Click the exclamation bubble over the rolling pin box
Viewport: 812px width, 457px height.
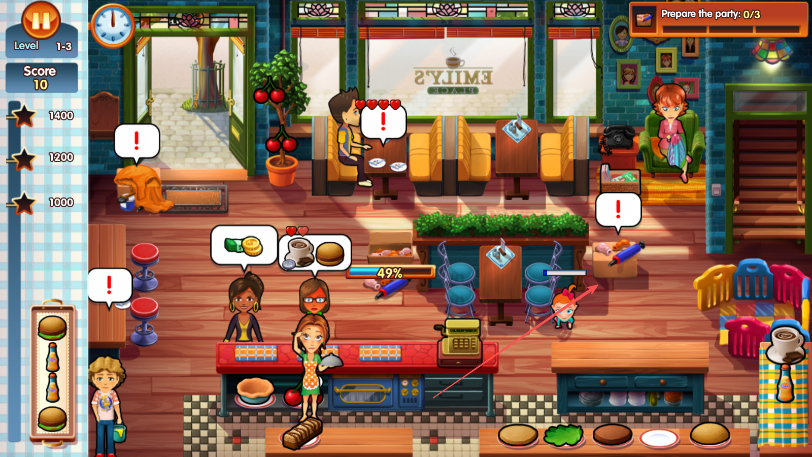(x=618, y=210)
